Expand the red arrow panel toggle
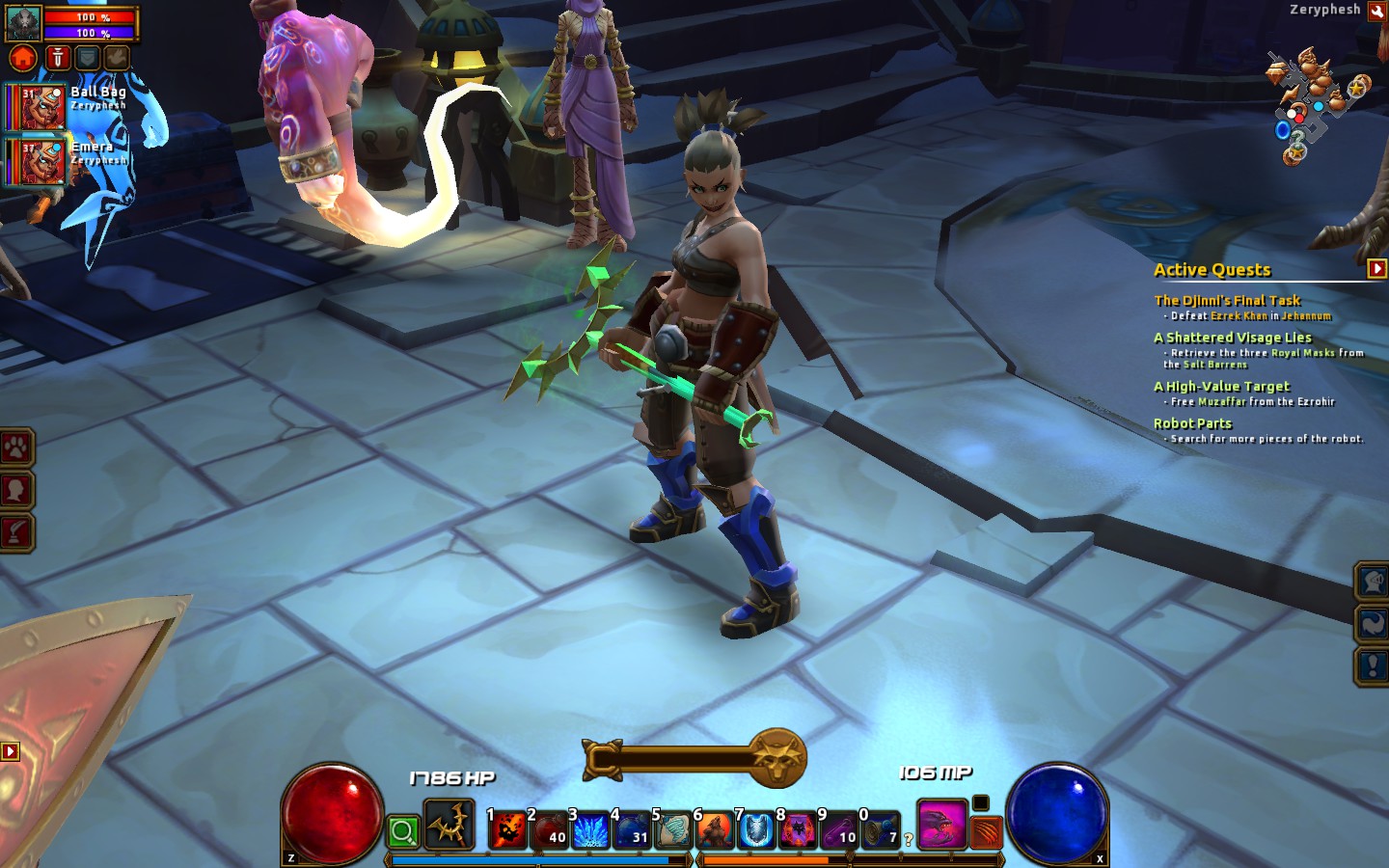This screenshot has width=1389, height=868. coord(10,750)
